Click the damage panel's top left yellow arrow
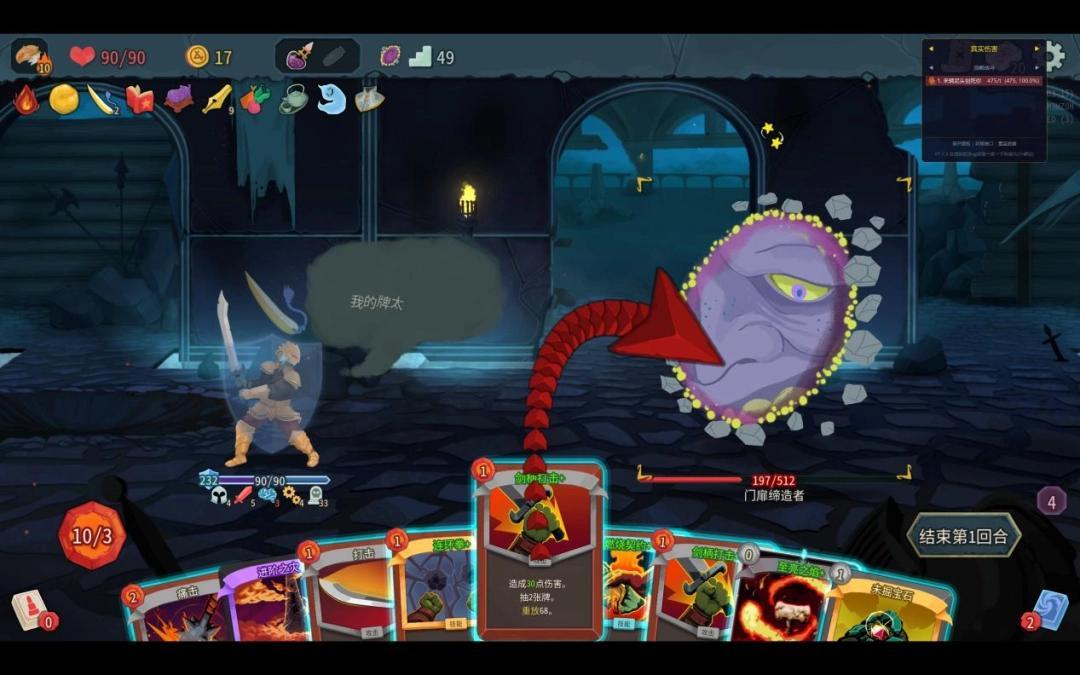1080x675 pixels. [x=930, y=48]
